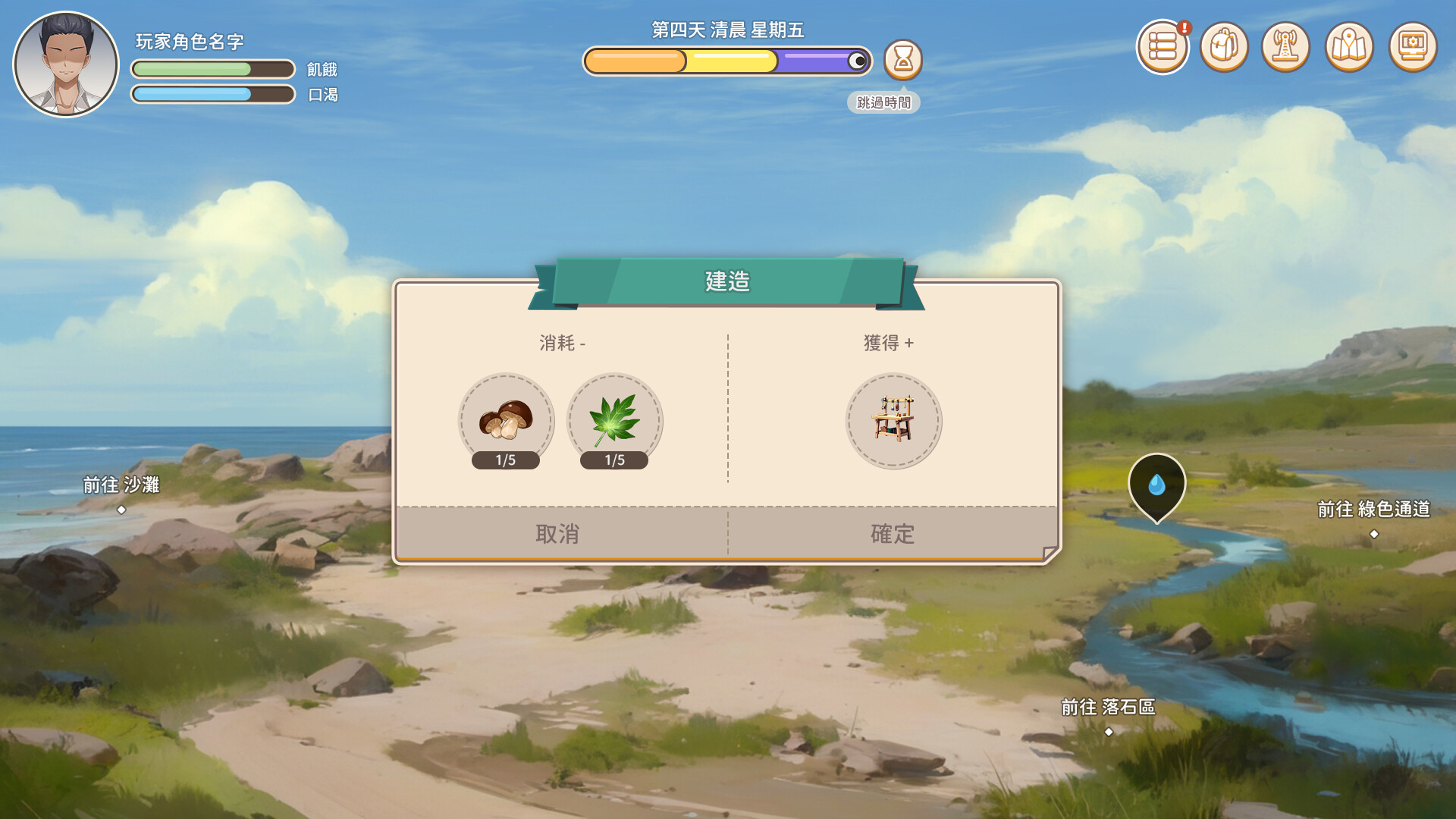Select the water drop map marker
This screenshot has width=1456, height=819.
[x=1156, y=485]
